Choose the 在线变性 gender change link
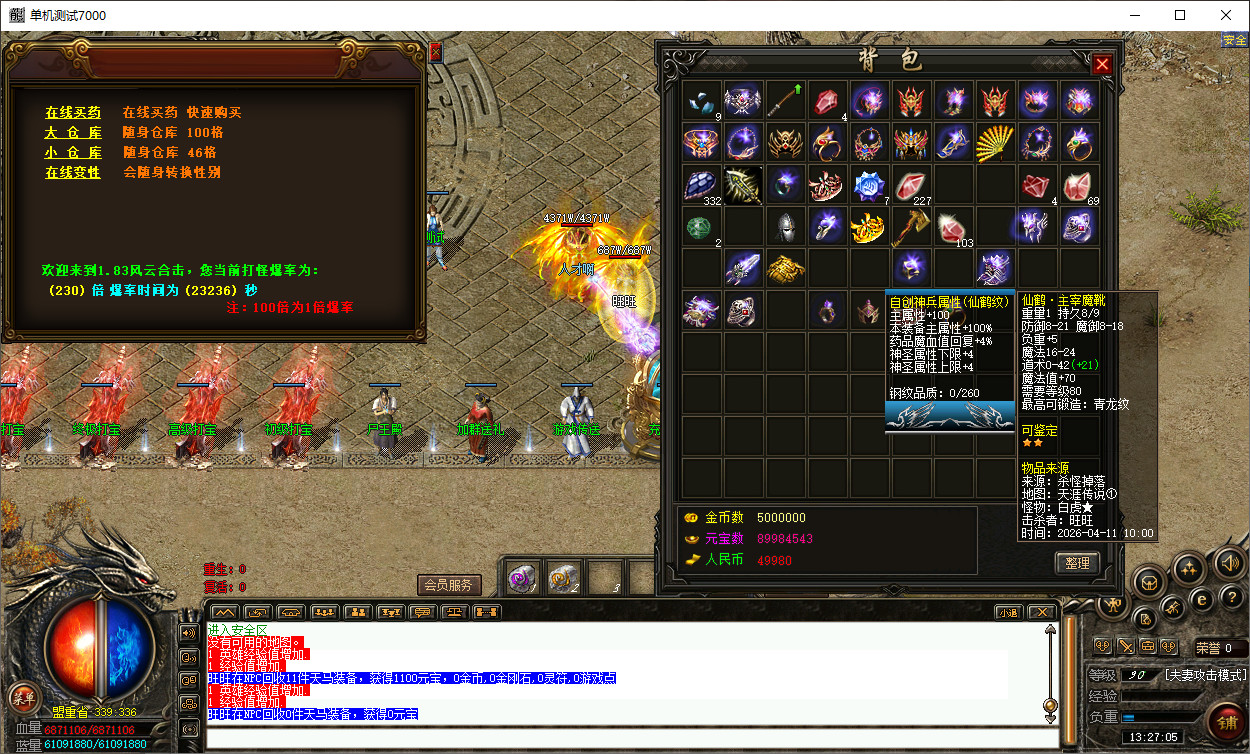Image resolution: width=1250 pixels, height=754 pixels. coord(72,172)
